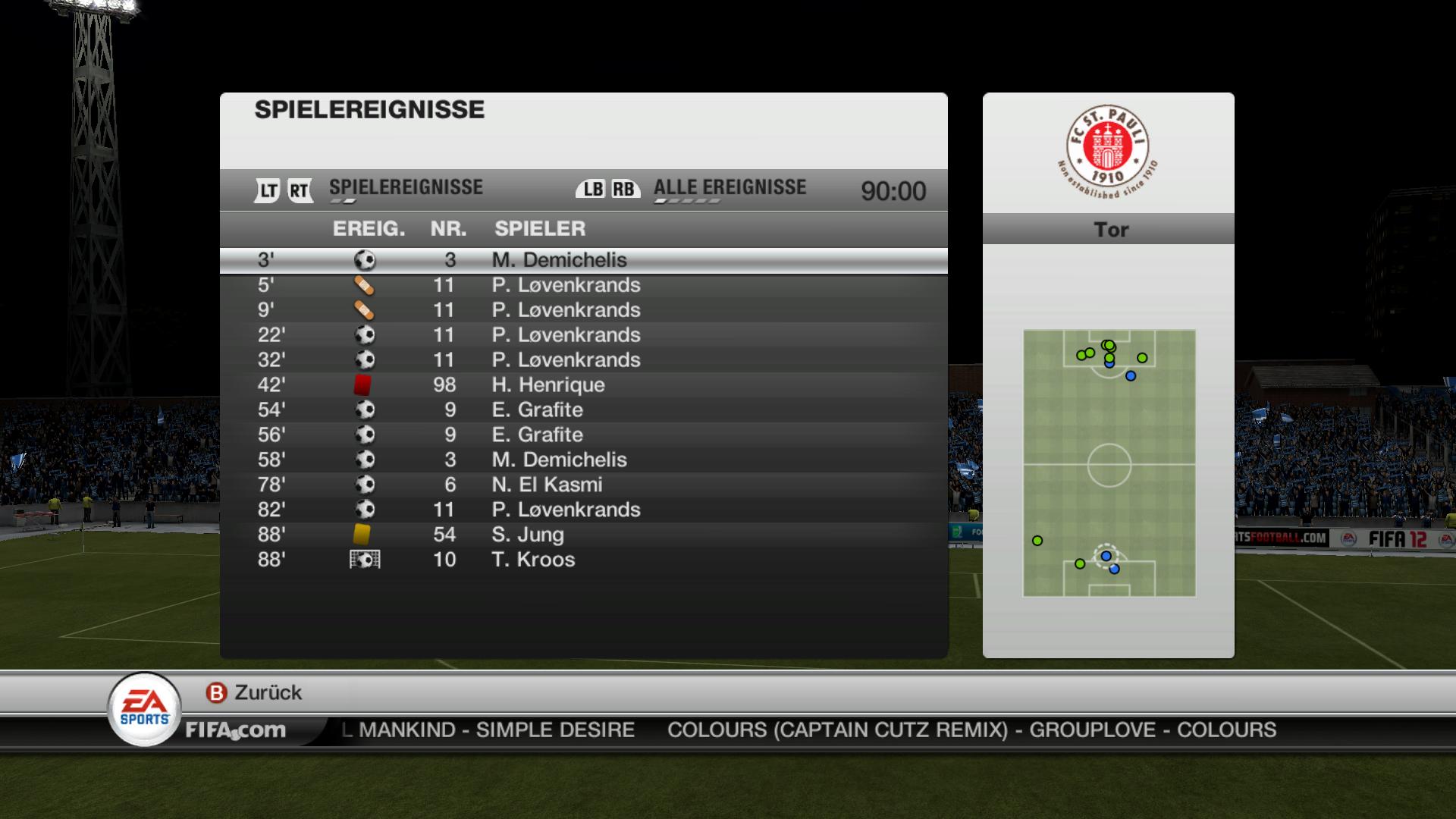1456x819 pixels.
Task: Highlight Løvenkrands' 22nd minute goal
Action: (x=582, y=335)
